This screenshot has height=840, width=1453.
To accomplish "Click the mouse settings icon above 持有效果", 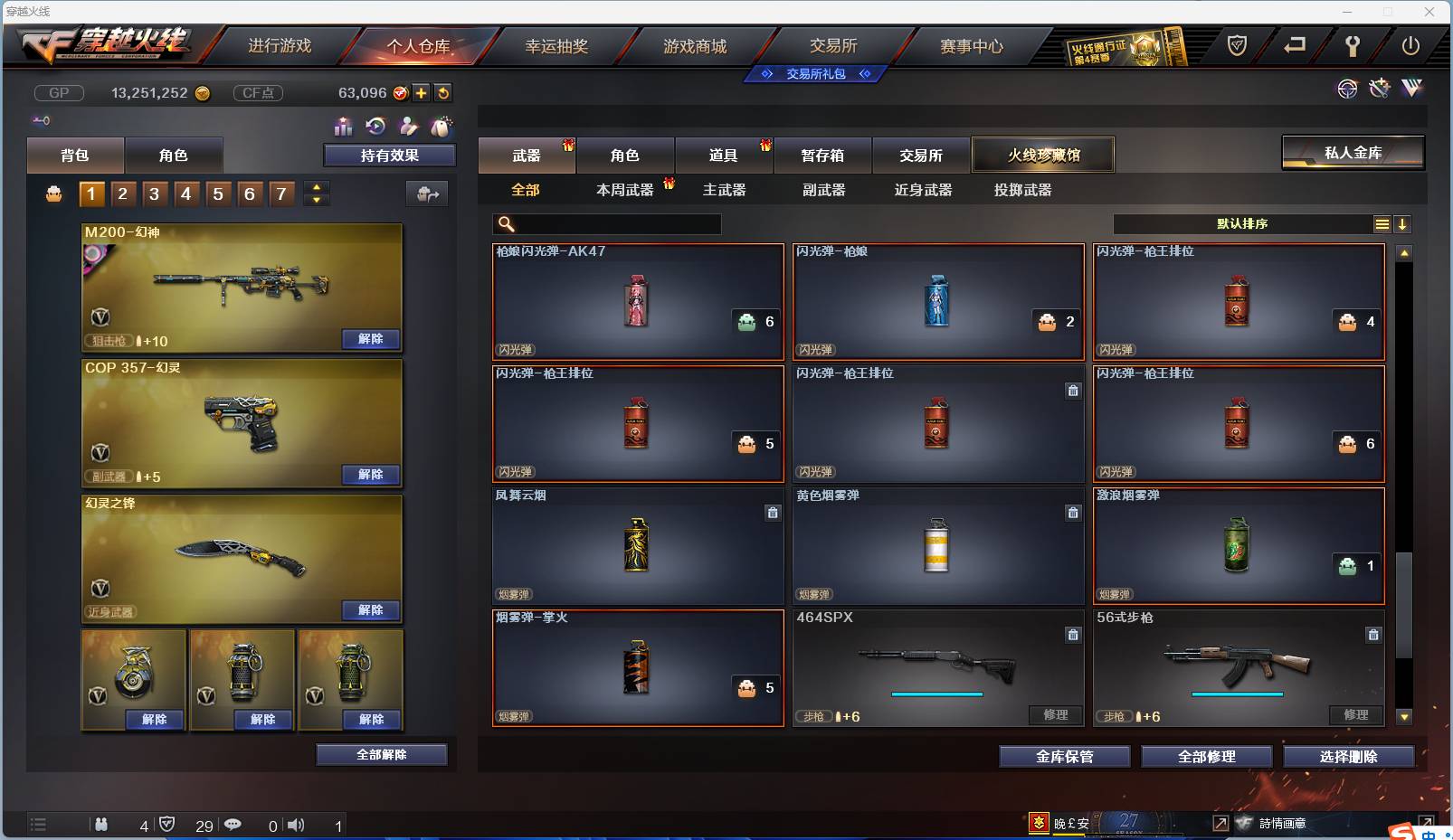I will tap(441, 127).
